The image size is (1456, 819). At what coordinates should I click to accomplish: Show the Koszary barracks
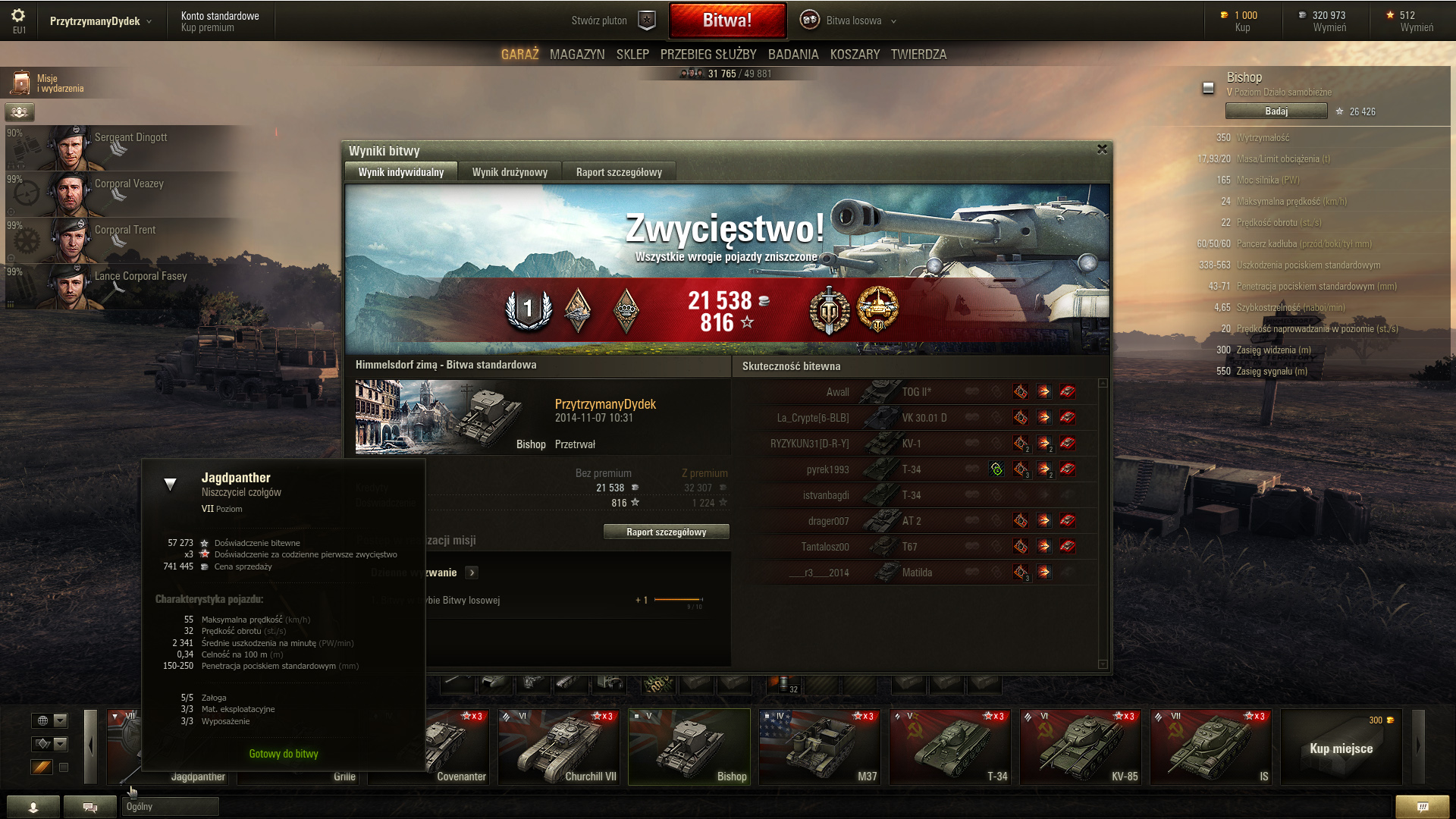(855, 55)
